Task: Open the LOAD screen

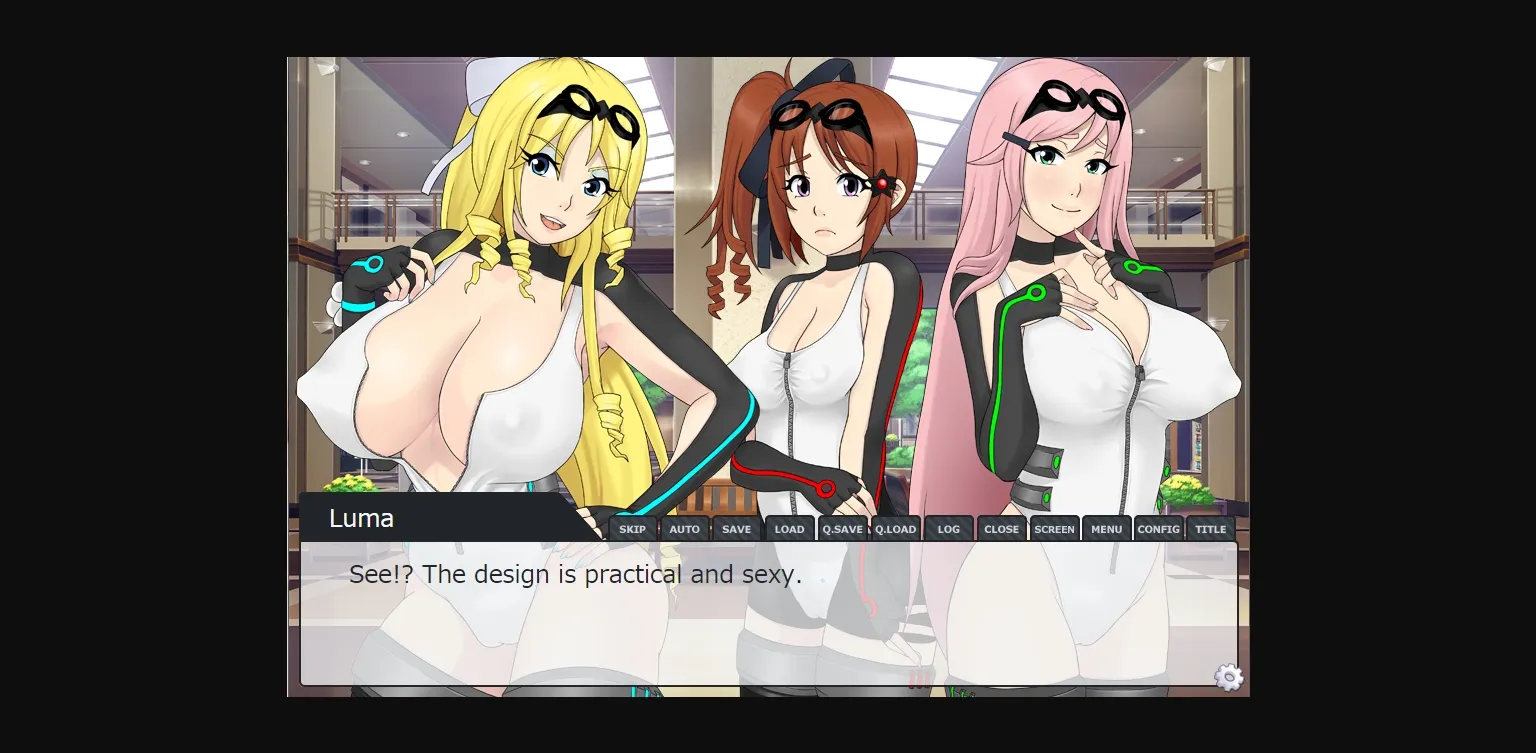Action: [x=789, y=528]
